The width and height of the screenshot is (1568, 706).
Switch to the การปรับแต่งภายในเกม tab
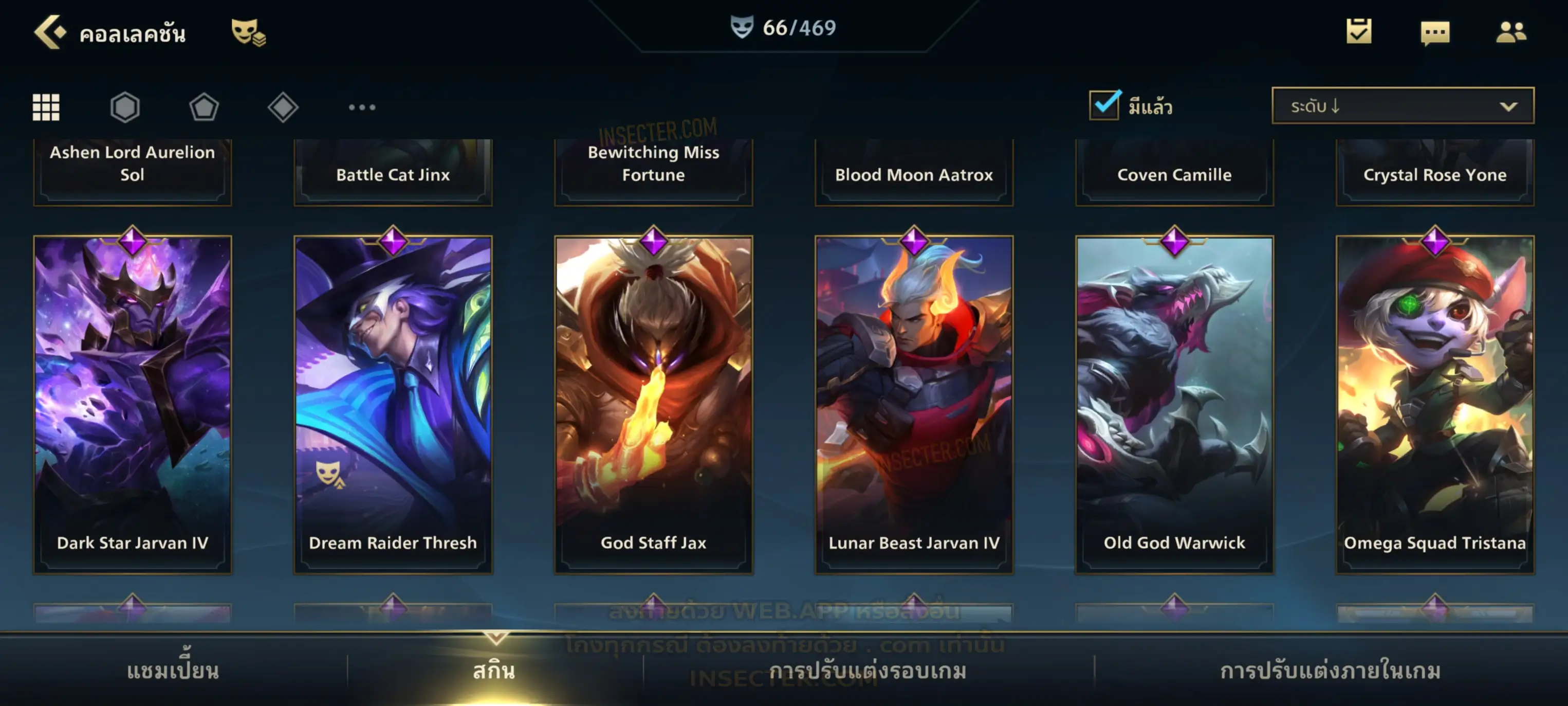[1330, 671]
